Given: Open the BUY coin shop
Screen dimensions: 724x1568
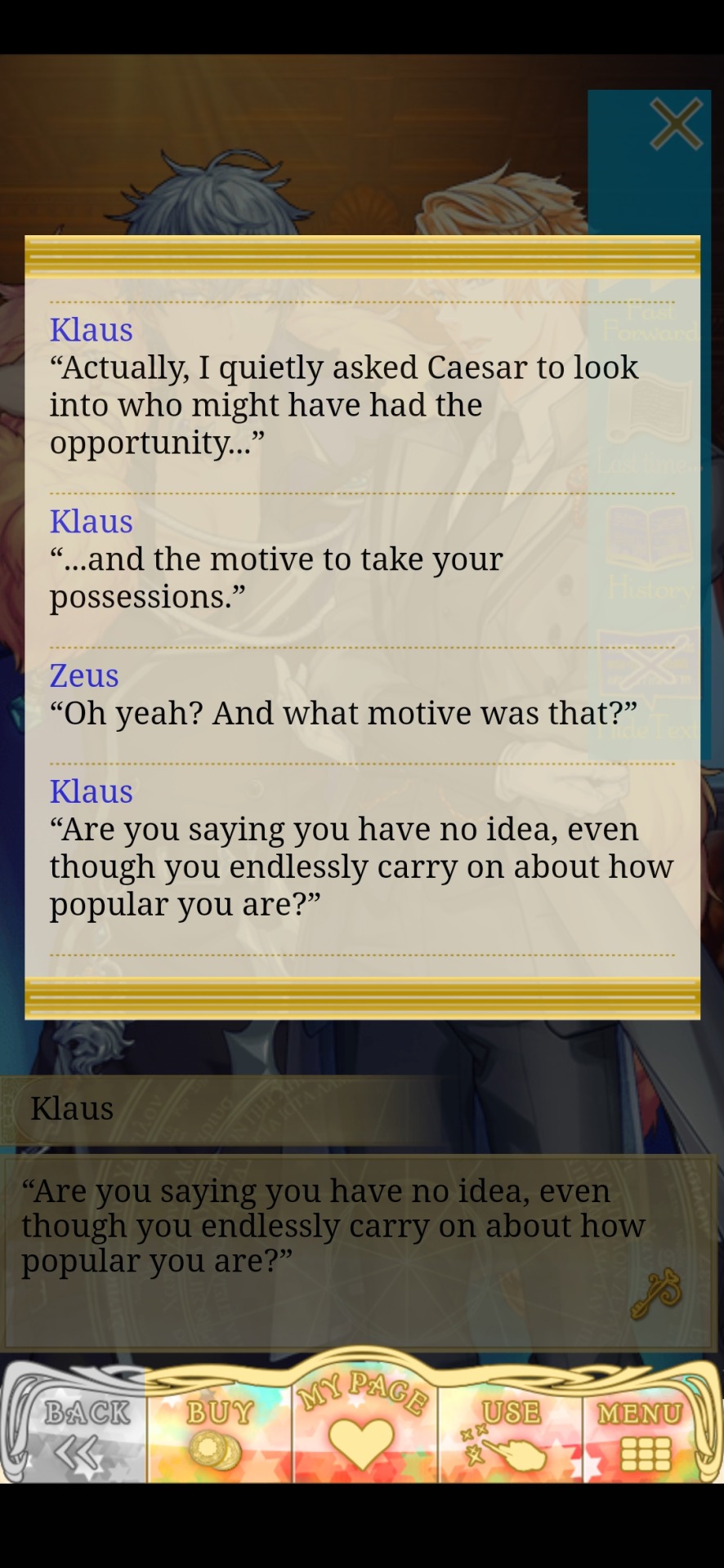Looking at the screenshot, I should (219, 1432).
